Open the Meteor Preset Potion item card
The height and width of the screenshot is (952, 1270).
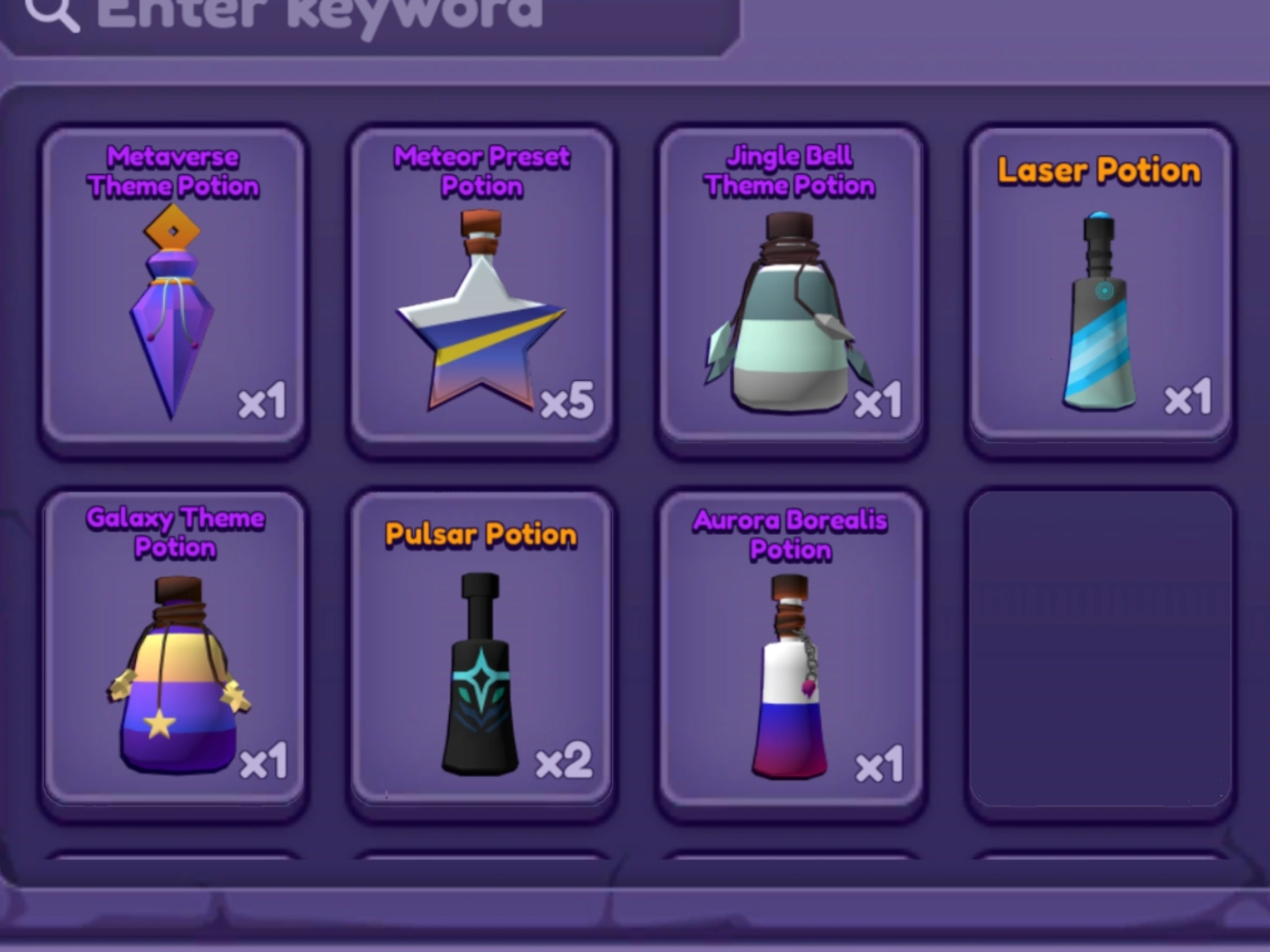(x=484, y=285)
